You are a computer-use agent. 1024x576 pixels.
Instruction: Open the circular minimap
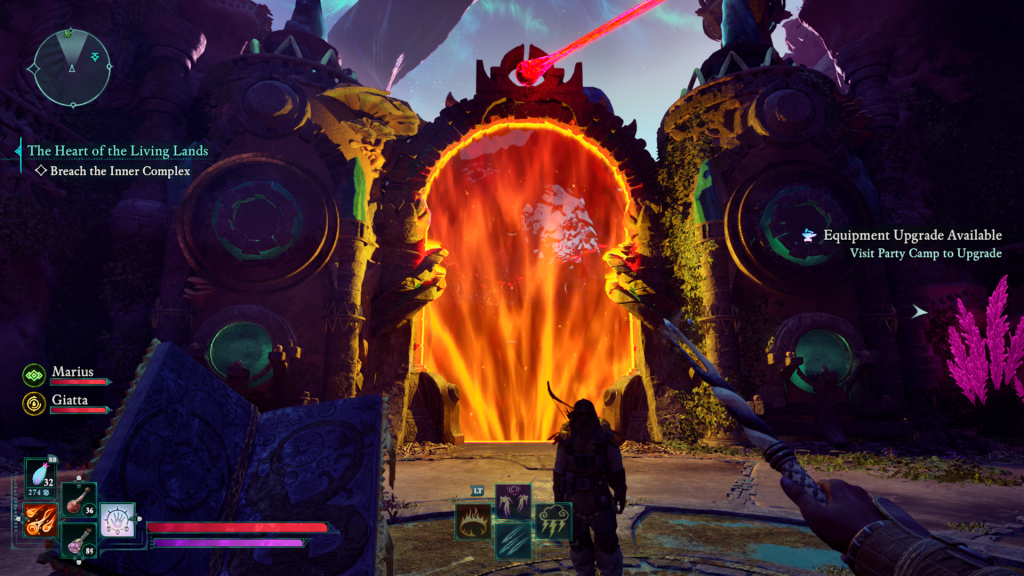[71, 66]
